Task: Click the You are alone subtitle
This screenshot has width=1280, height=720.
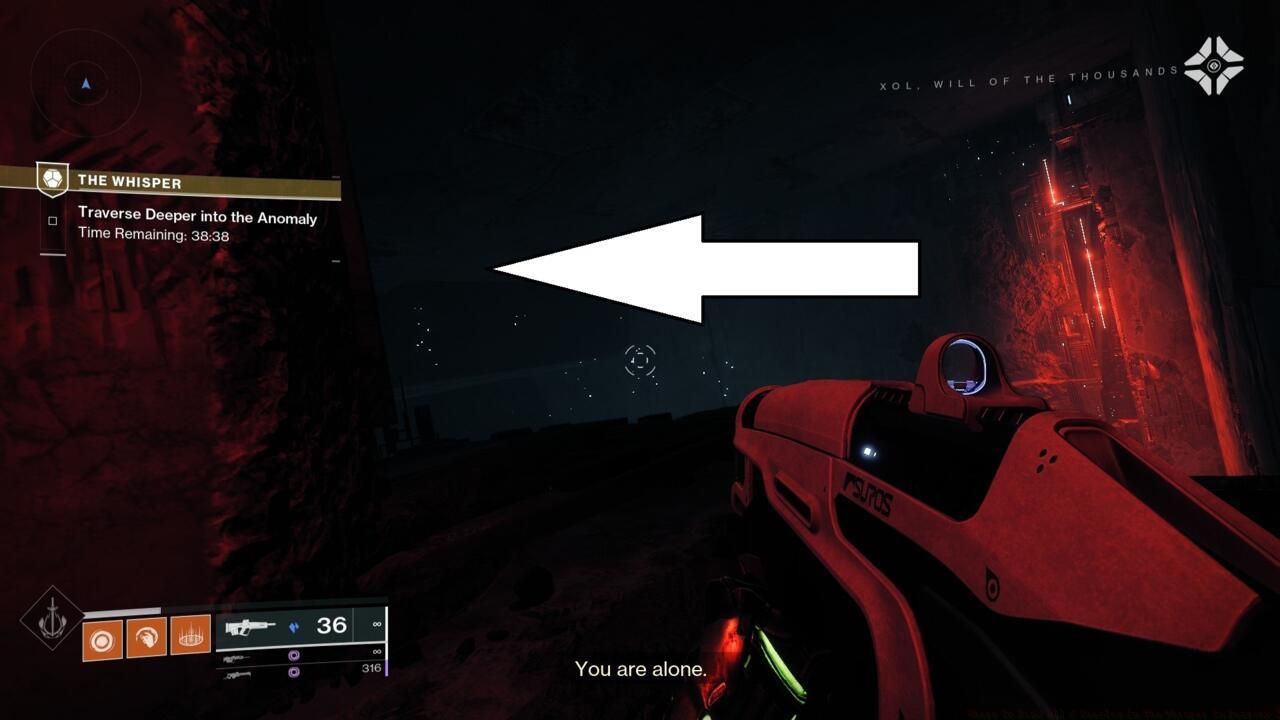Action: click(x=641, y=669)
